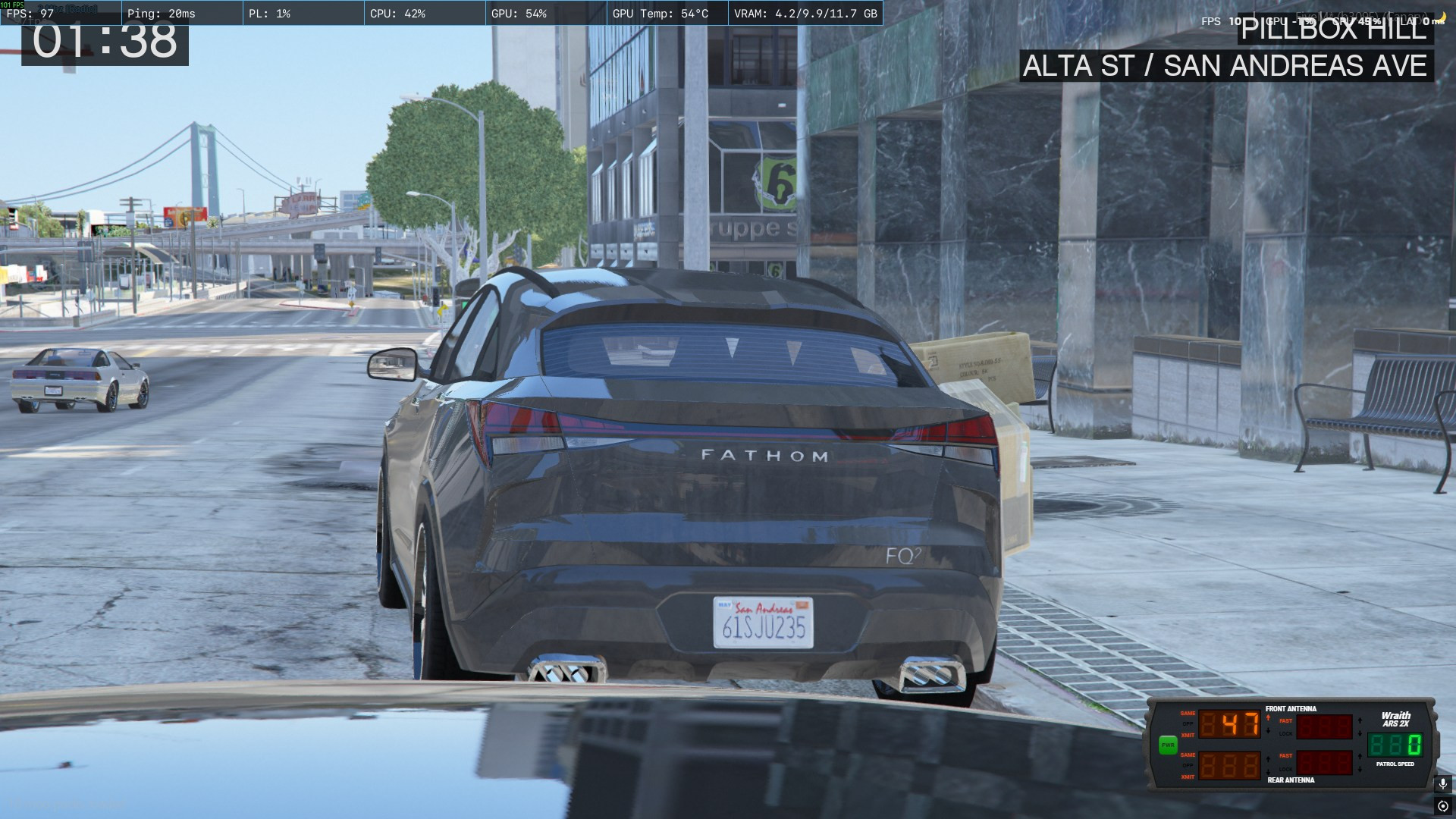The image size is (1456, 819).
Task: Click the microphone icon
Action: pyautogui.click(x=1442, y=783)
